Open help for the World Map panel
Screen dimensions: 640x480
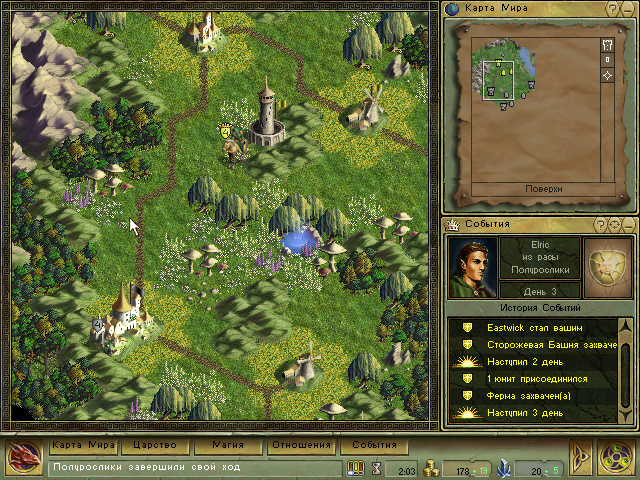pos(612,9)
